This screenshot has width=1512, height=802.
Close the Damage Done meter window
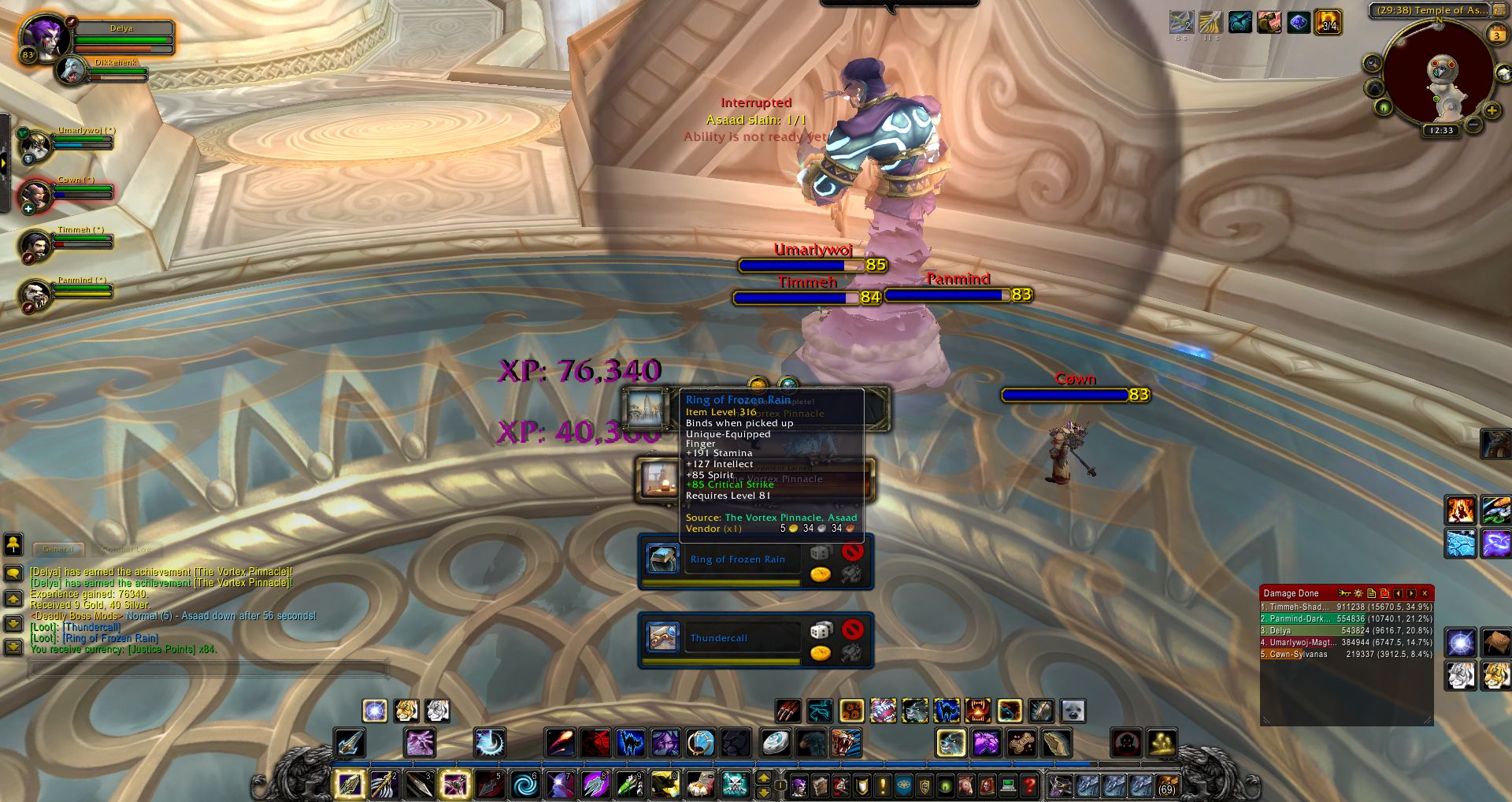[x=1425, y=593]
